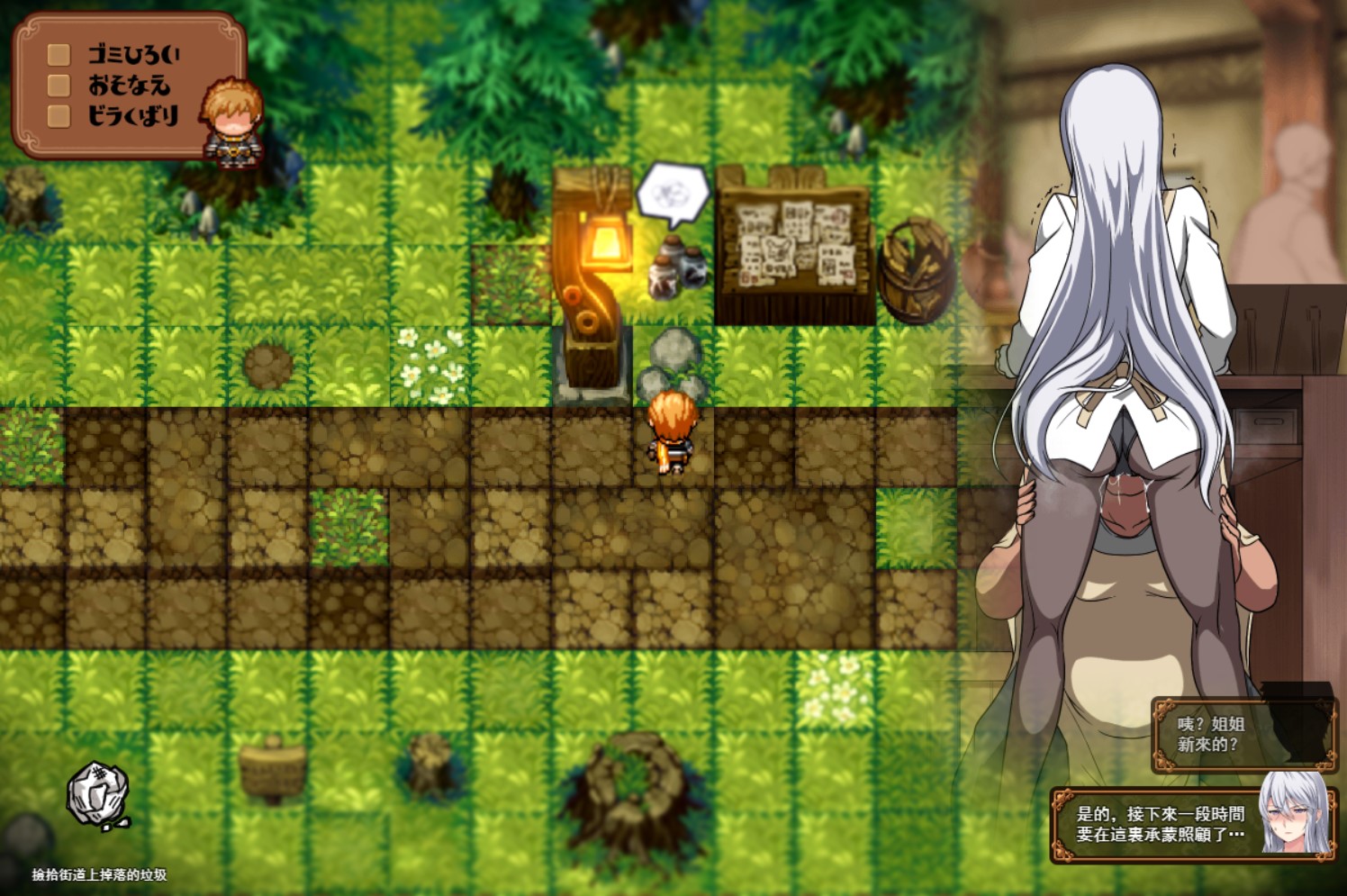Click the dialogue box starting with 是的

1162,822
